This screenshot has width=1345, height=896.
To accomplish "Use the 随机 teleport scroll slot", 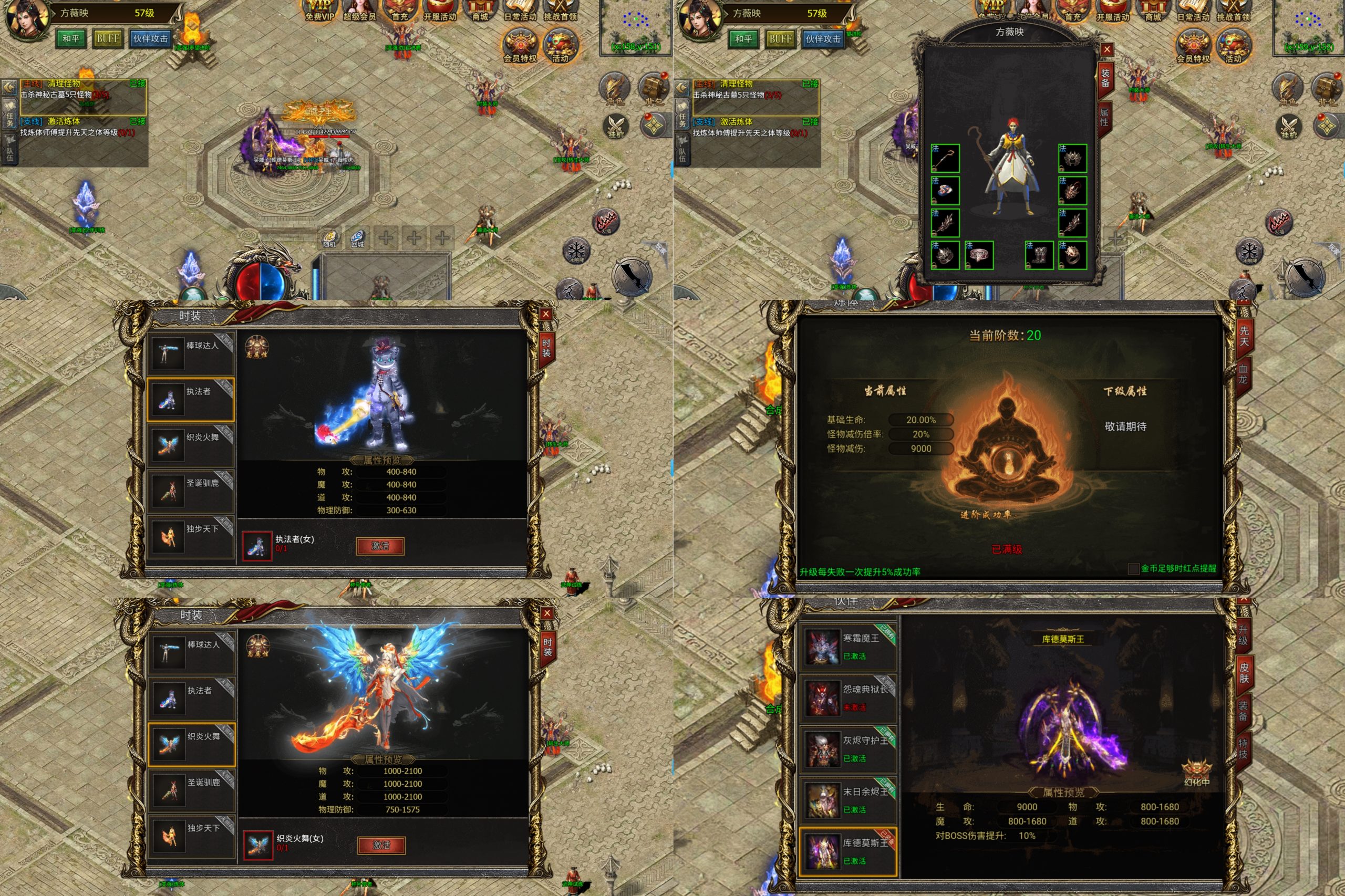I will pos(330,238).
